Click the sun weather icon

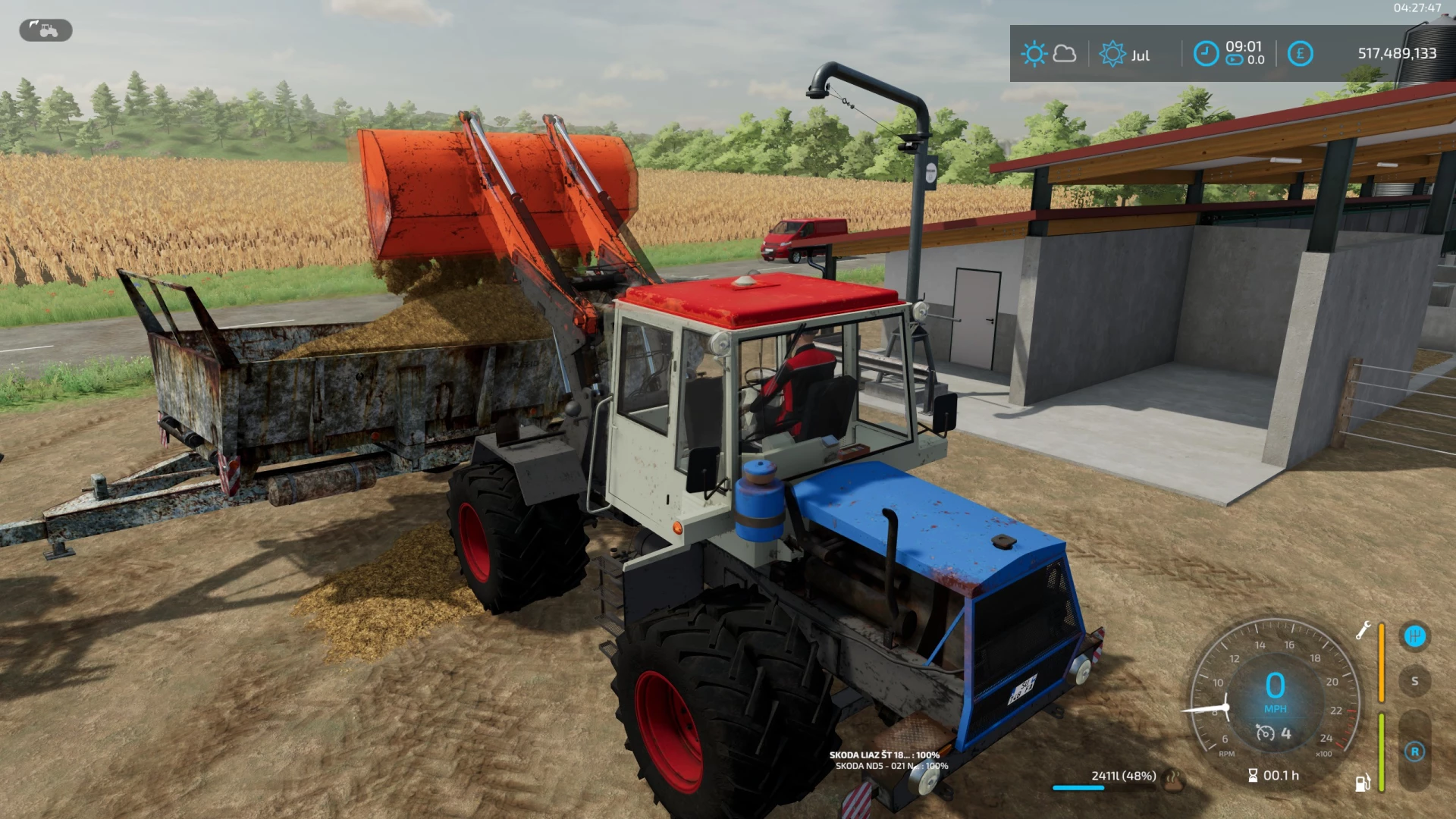point(1034,52)
